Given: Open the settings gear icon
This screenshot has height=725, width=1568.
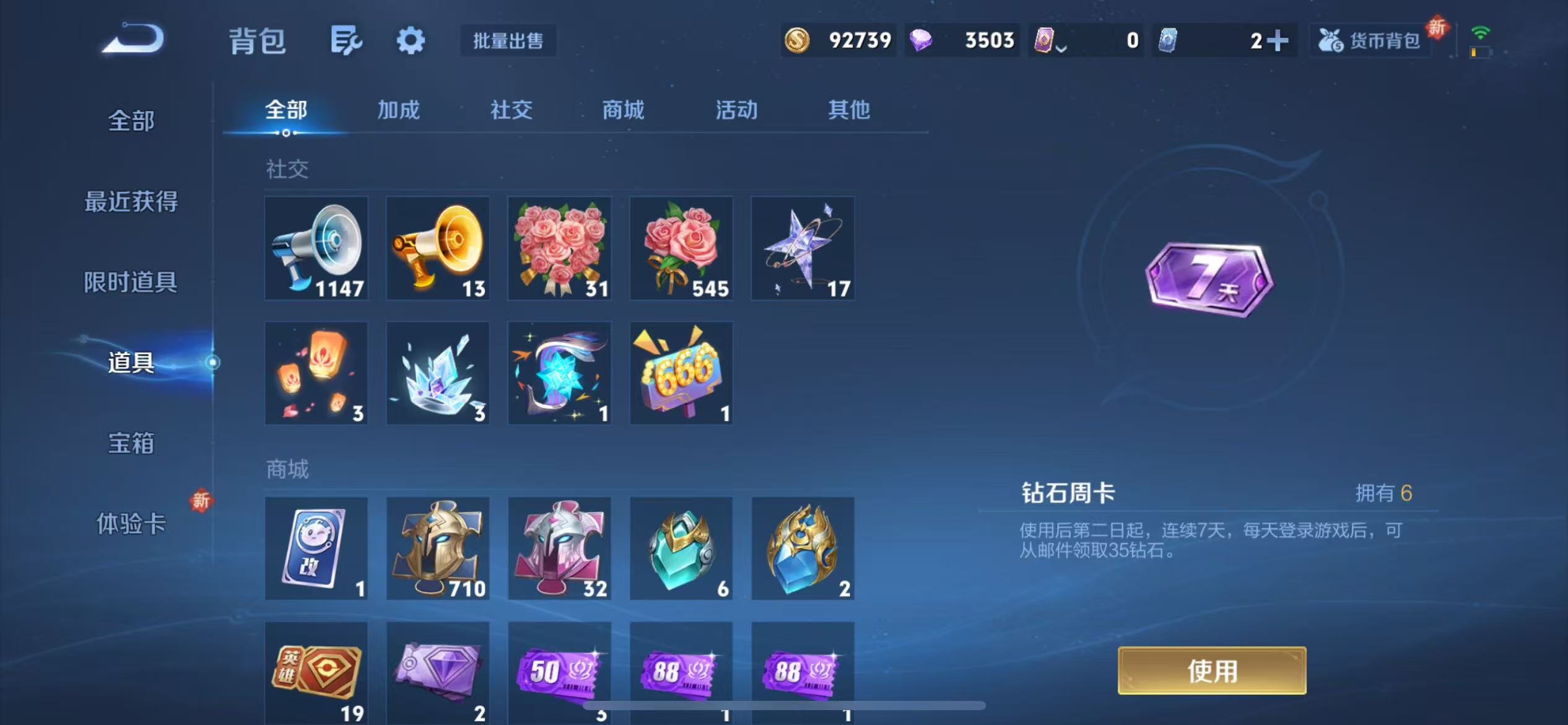Looking at the screenshot, I should 412,38.
